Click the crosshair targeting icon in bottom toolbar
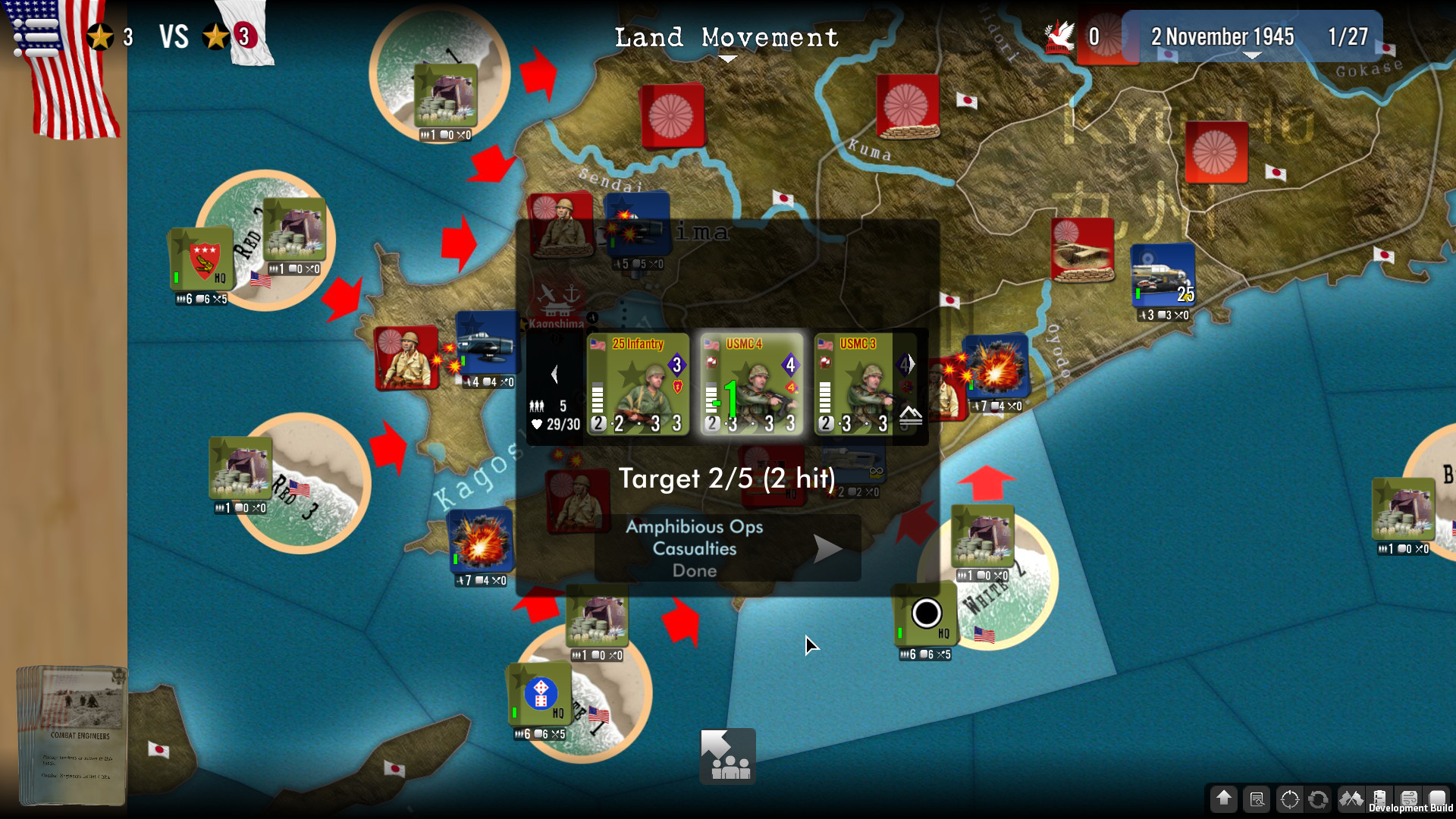Screen dimensions: 1456x819 click(1290, 799)
